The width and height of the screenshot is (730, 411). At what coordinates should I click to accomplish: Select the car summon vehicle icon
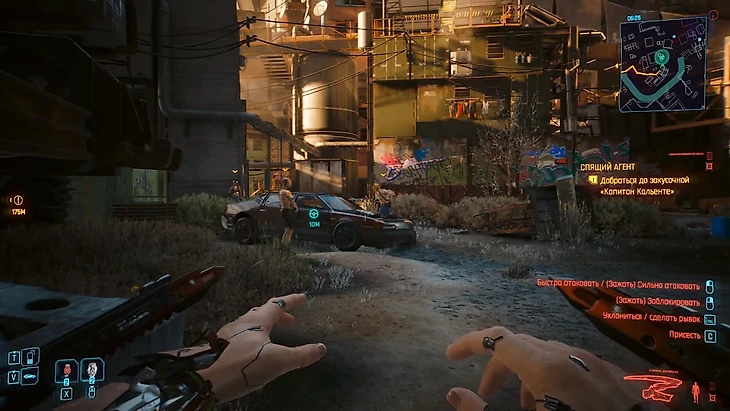coord(30,377)
